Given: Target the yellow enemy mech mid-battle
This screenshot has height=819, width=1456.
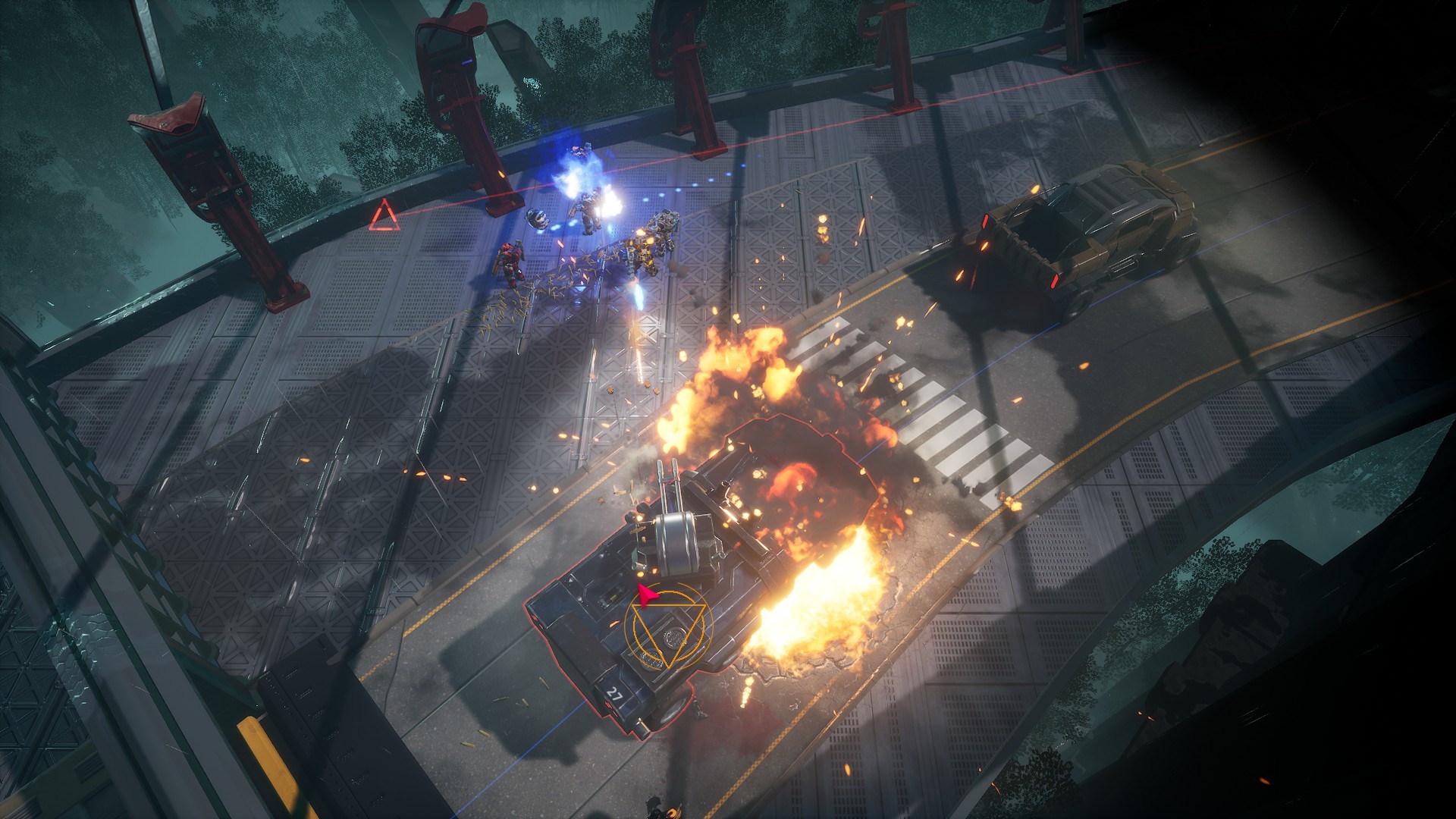Looking at the screenshot, I should (x=641, y=254).
